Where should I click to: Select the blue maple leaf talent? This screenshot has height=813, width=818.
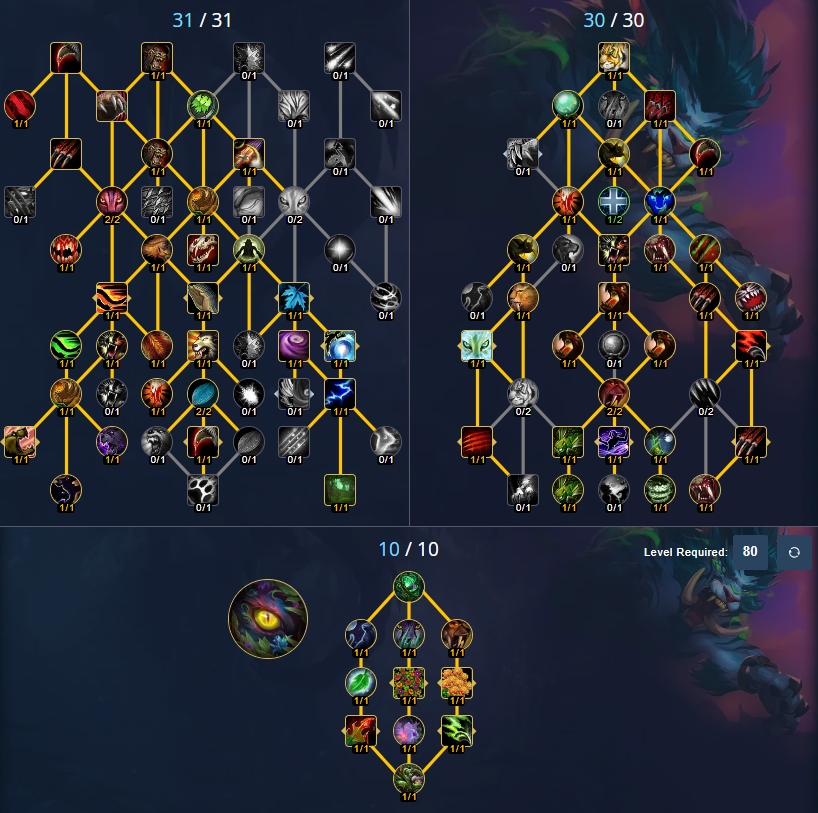[294, 297]
